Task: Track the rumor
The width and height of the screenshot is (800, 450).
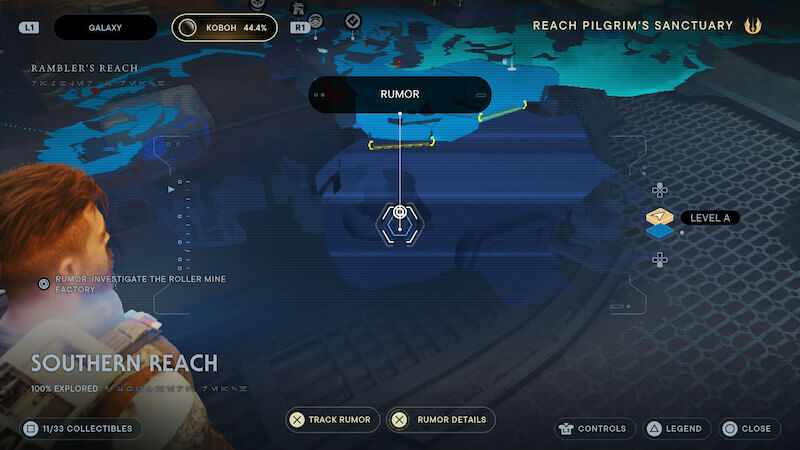Action: 329,420
